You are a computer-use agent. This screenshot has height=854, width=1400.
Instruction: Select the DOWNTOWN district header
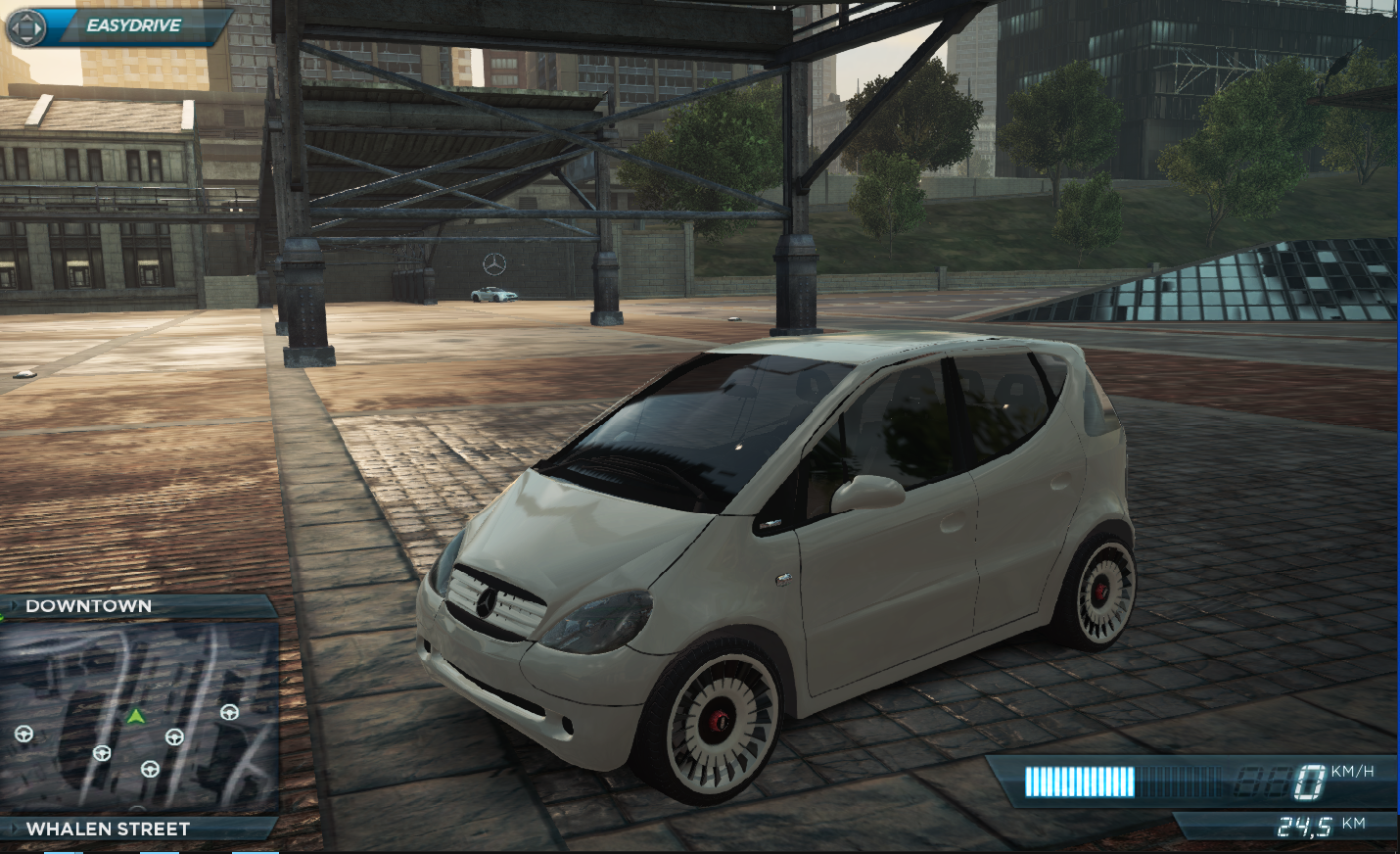coord(88,605)
